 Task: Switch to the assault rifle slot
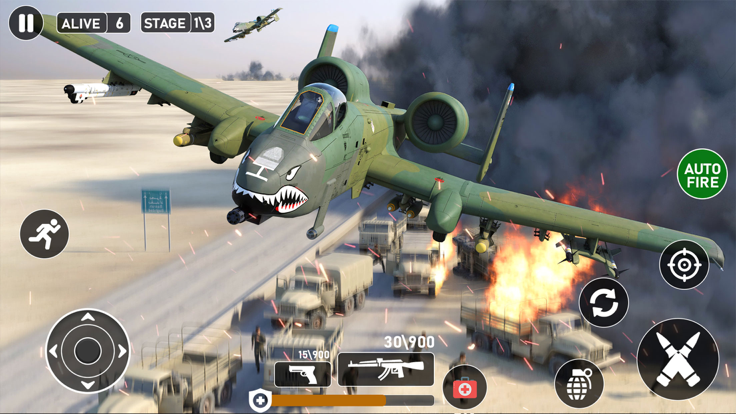click(x=385, y=369)
